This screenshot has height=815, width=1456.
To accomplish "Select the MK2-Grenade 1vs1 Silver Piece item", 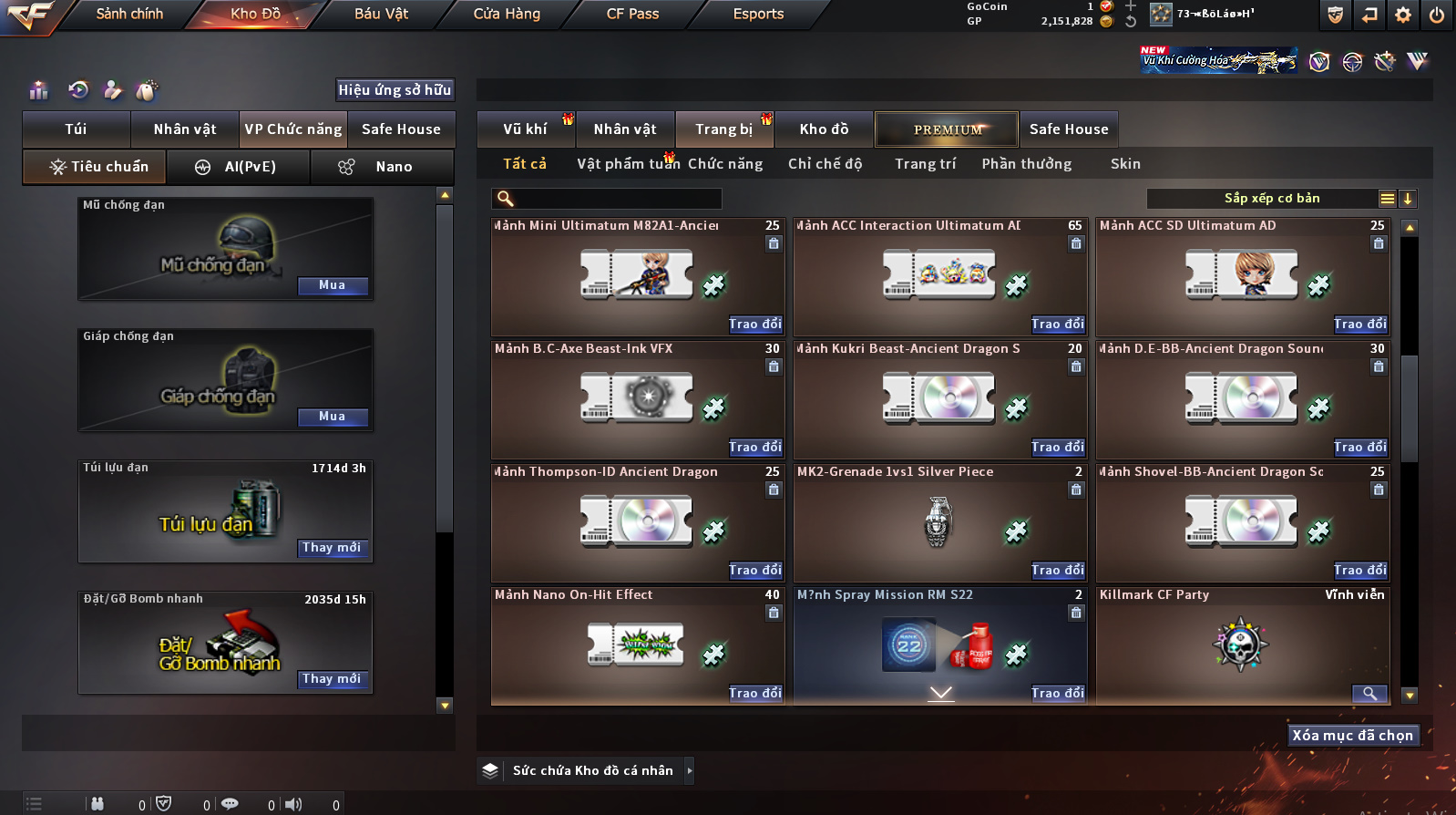I will tap(938, 522).
